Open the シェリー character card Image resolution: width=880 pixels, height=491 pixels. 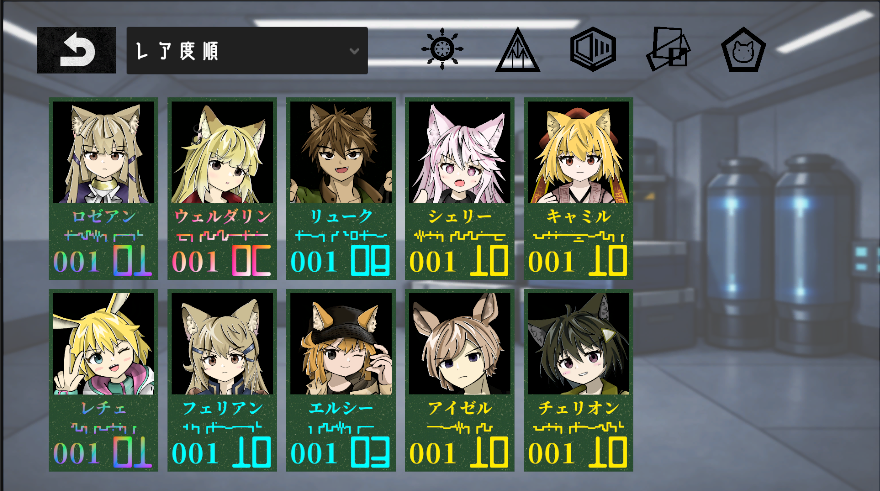point(460,188)
